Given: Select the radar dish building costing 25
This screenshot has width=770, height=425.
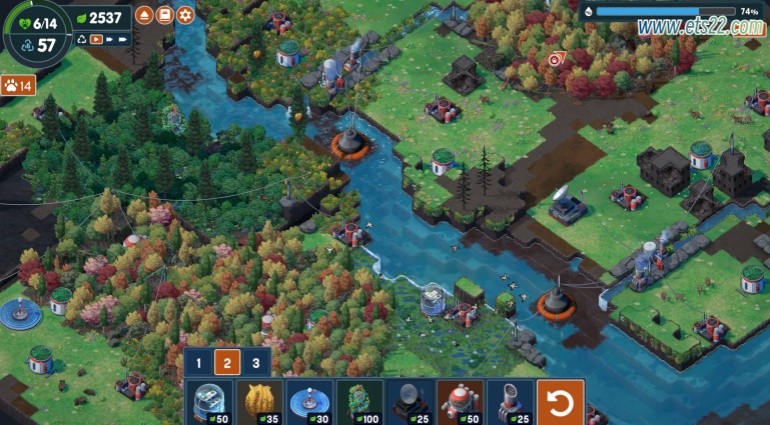Looking at the screenshot, I should 410,402.
